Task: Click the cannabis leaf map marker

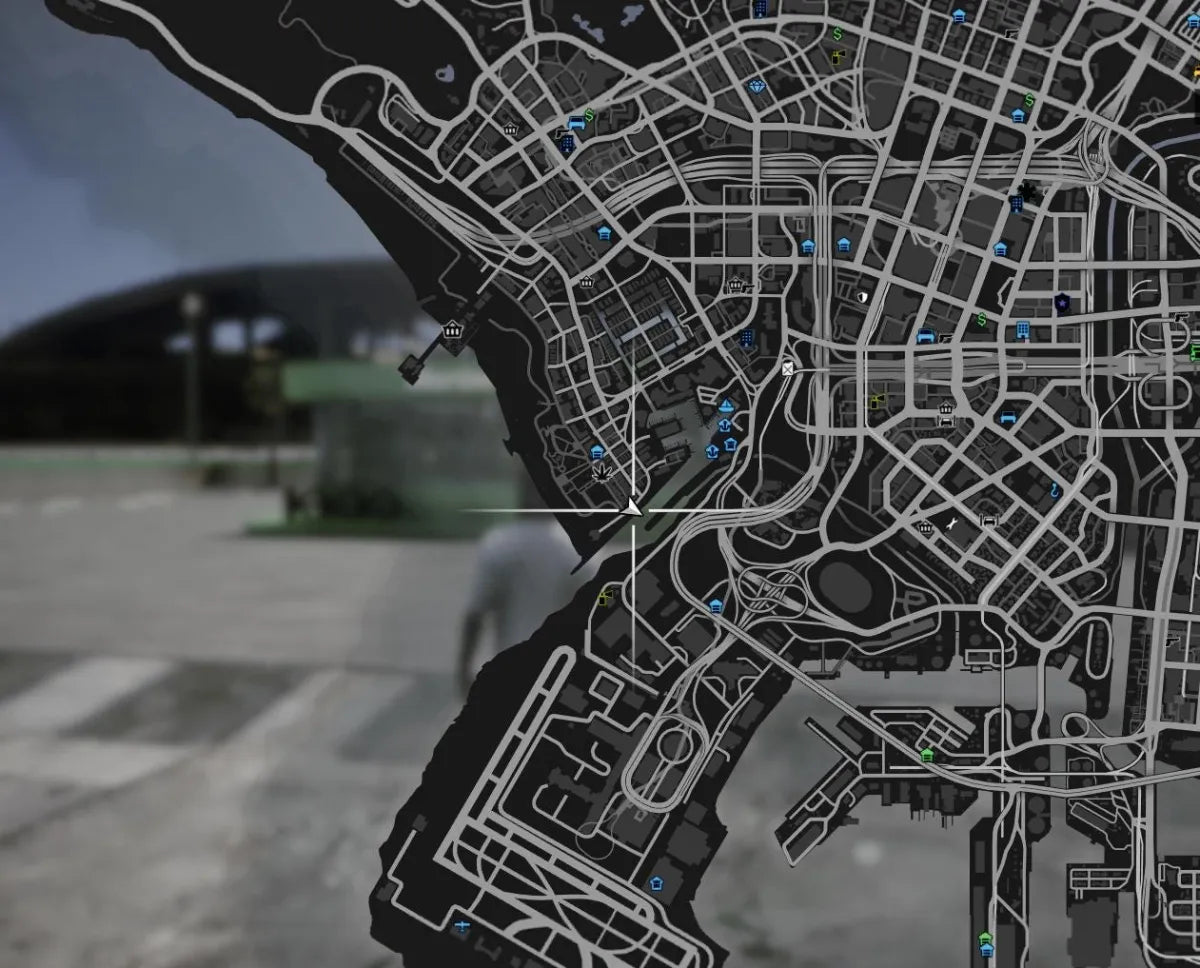Action: pos(602,472)
